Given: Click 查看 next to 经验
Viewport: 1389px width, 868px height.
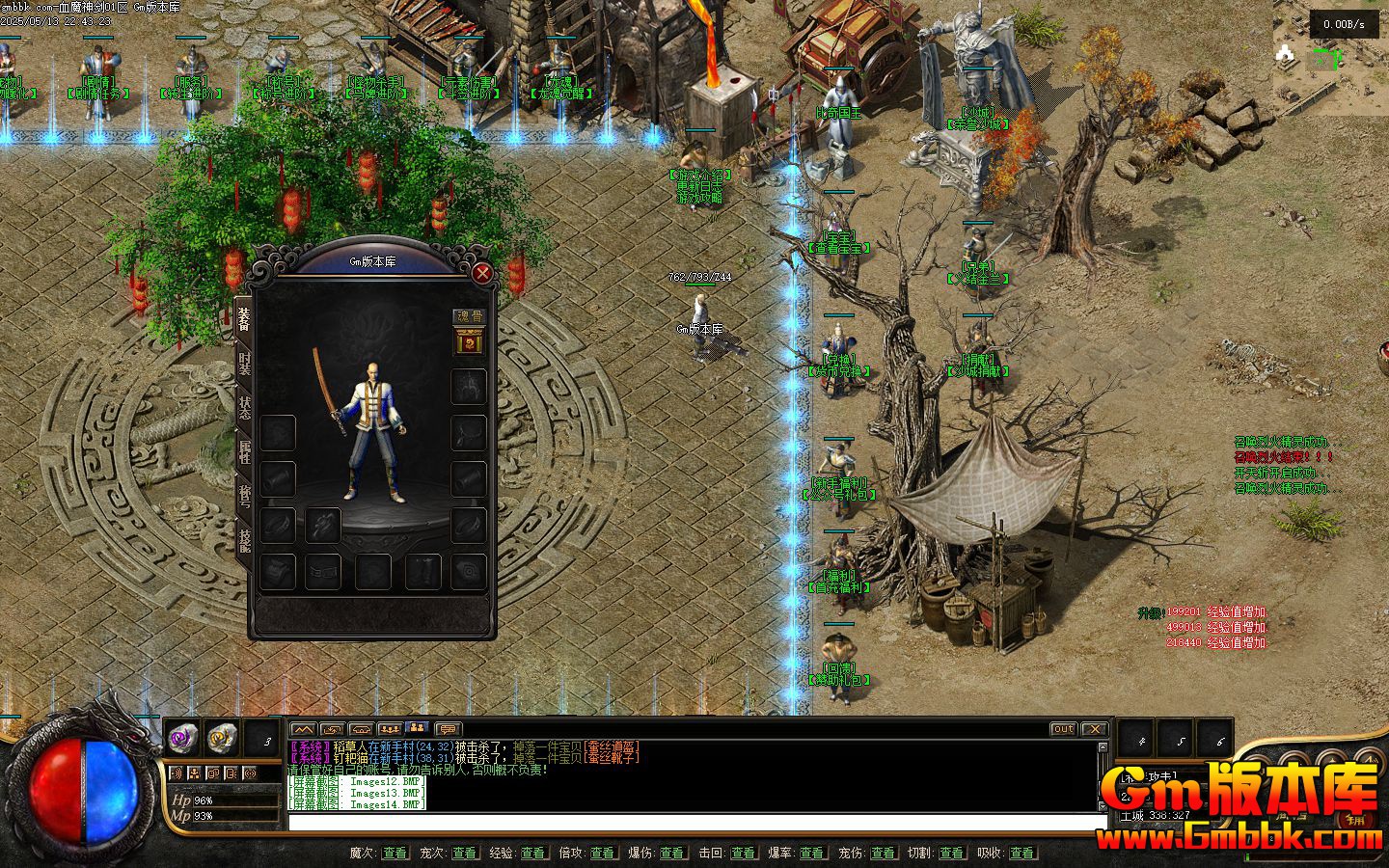Looking at the screenshot, I should (x=533, y=853).
